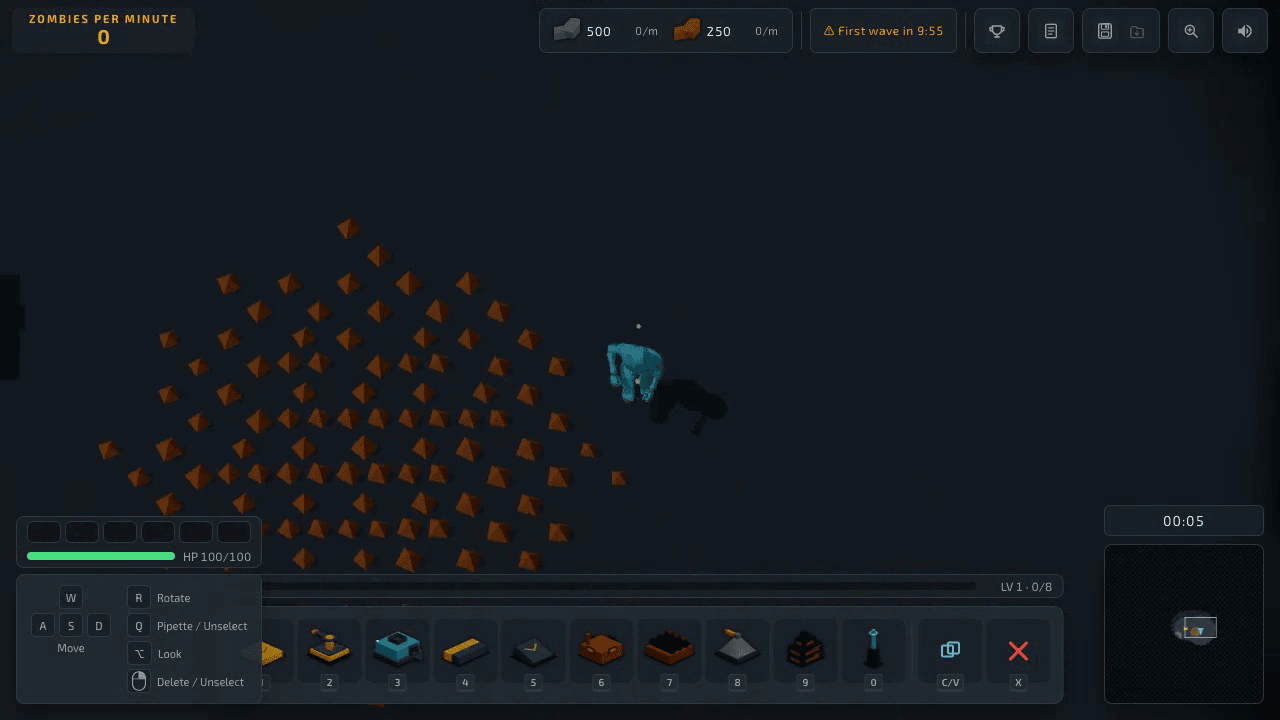
Task: Click the LV 1 experience progress bar
Action: (x=620, y=586)
